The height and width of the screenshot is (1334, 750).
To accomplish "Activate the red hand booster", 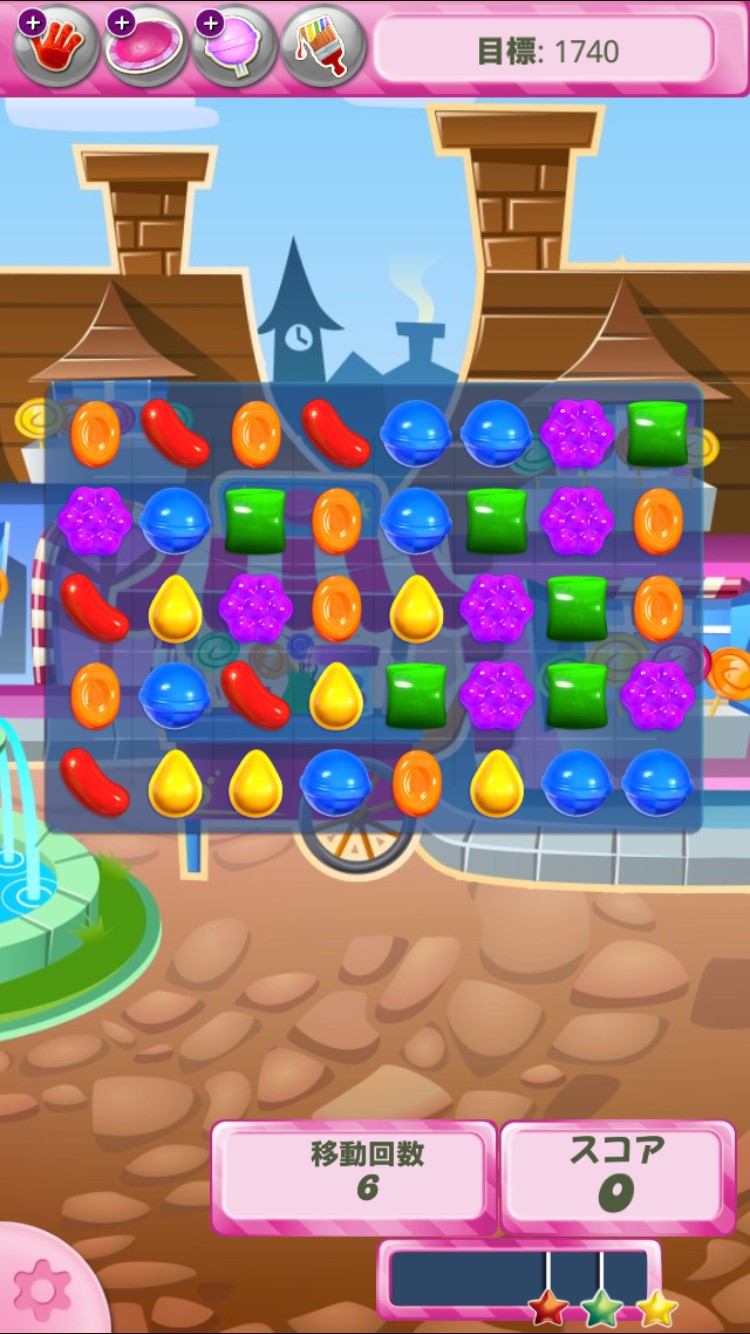I will pos(56,46).
